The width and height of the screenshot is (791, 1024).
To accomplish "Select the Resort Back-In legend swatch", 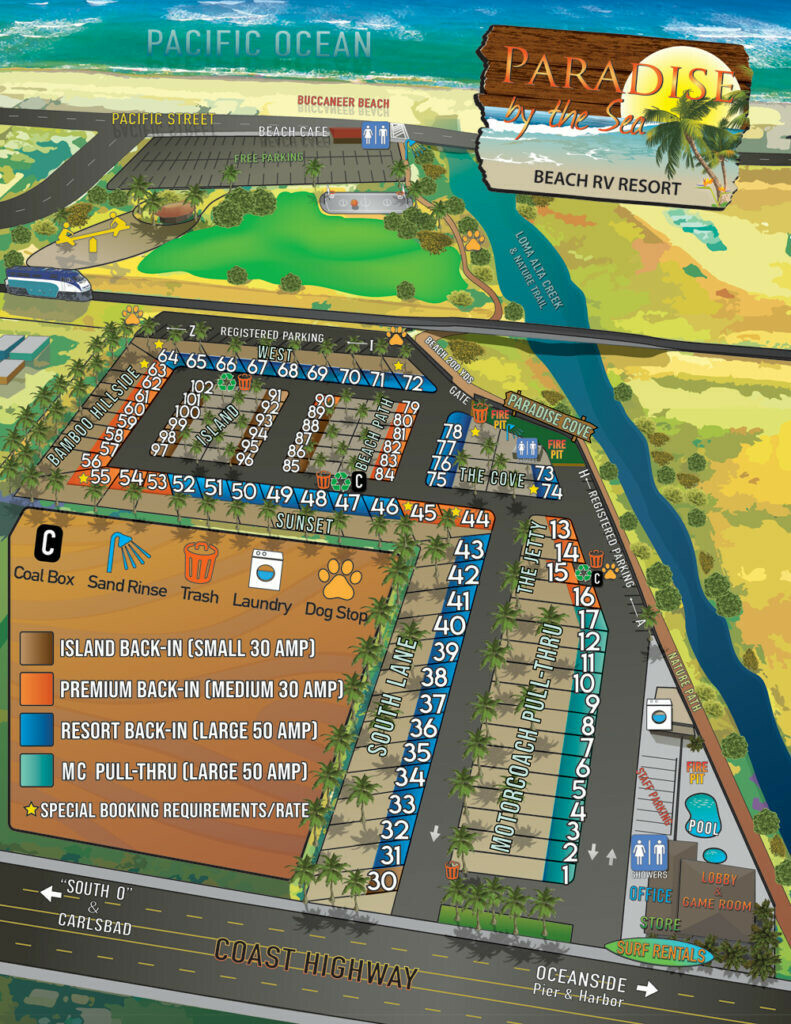I will [36, 729].
